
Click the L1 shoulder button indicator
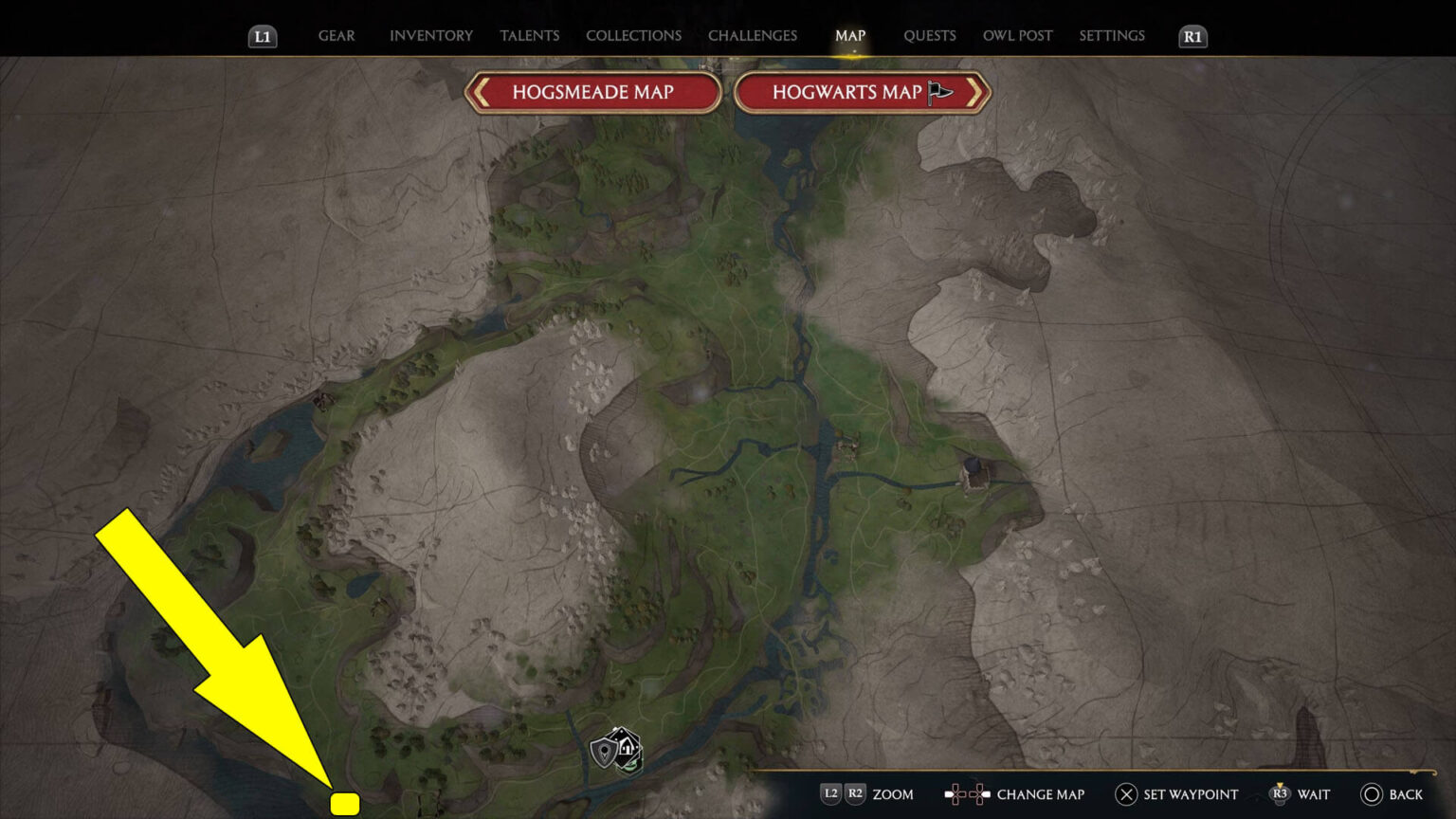(x=263, y=38)
